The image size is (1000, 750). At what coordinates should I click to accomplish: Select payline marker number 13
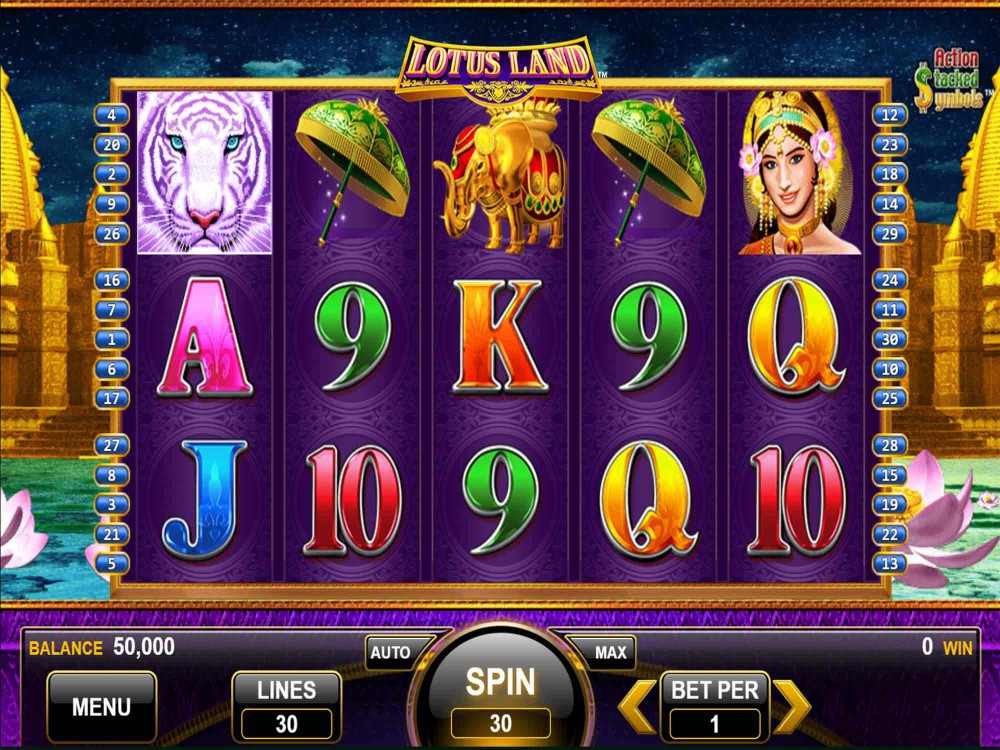click(x=889, y=564)
